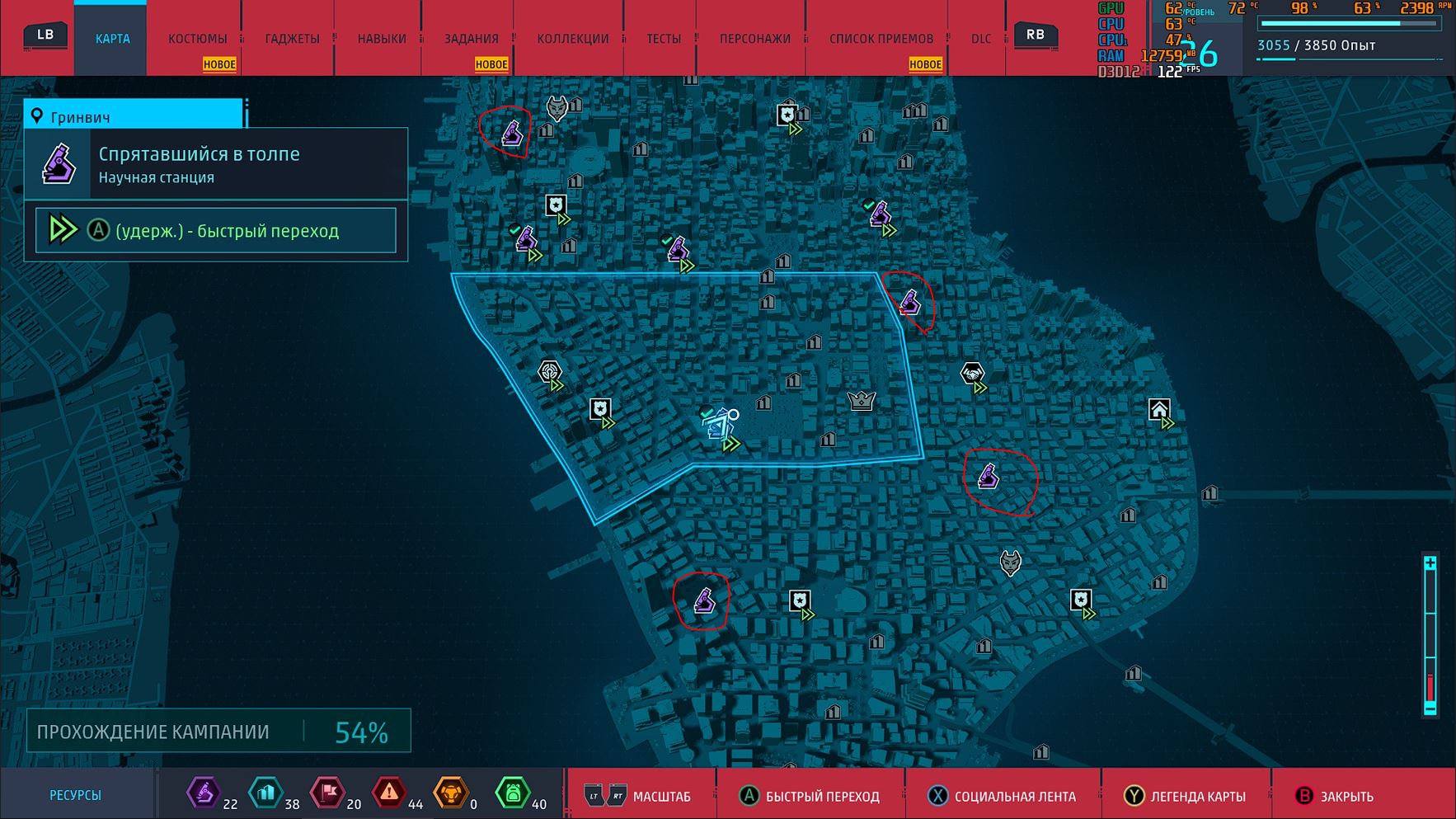Image resolution: width=1456 pixels, height=819 pixels.
Task: Click the Быстрый переход button
Action: (x=810, y=796)
